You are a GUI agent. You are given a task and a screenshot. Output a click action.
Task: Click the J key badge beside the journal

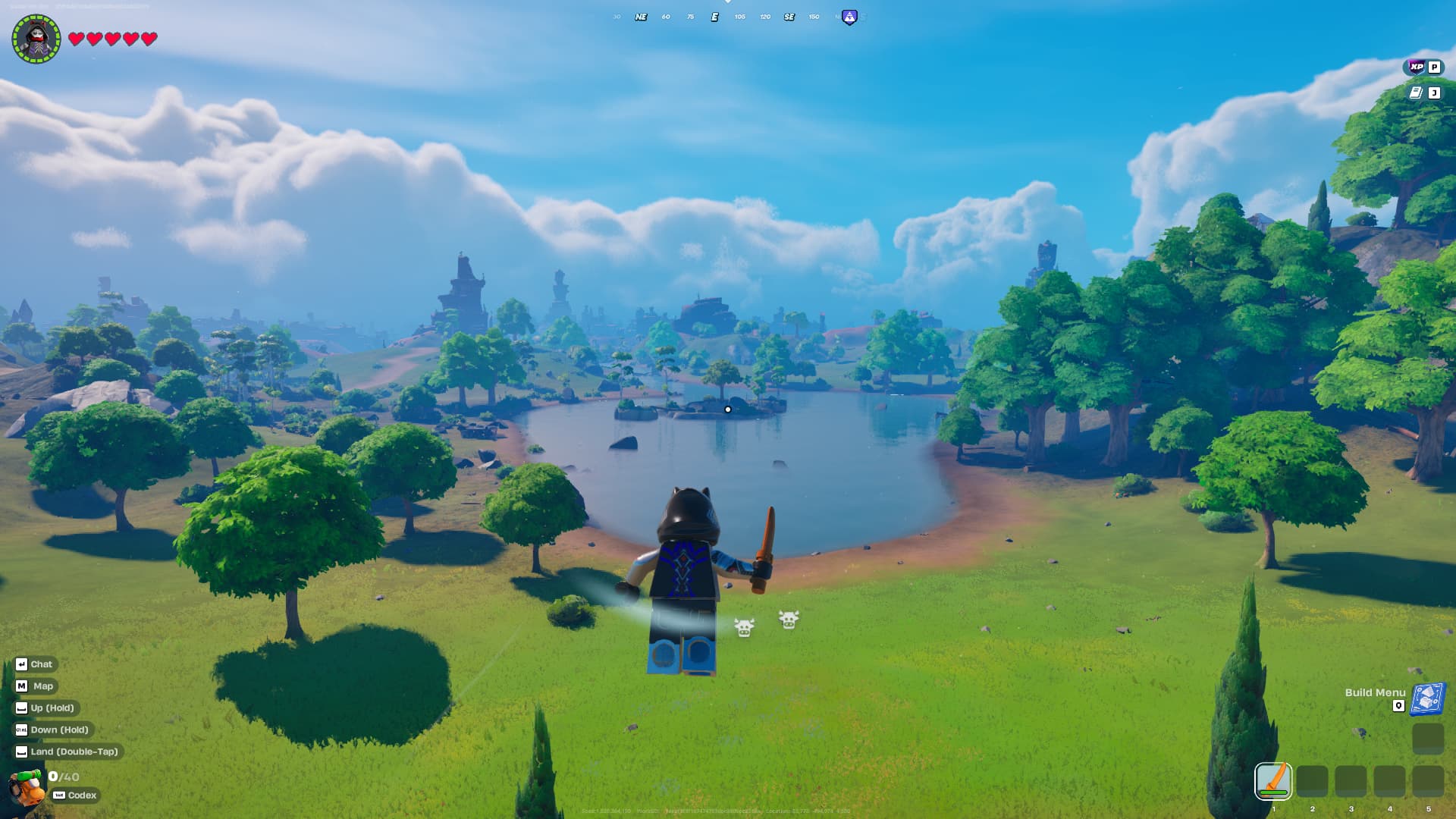[1434, 93]
